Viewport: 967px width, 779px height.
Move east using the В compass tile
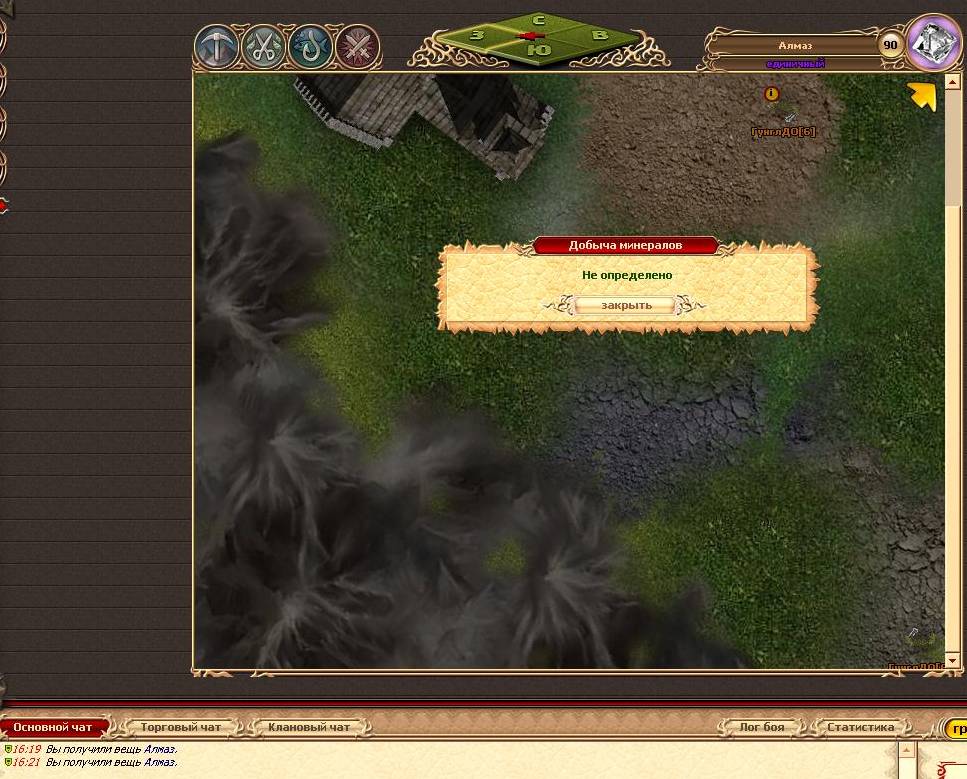[x=600, y=35]
